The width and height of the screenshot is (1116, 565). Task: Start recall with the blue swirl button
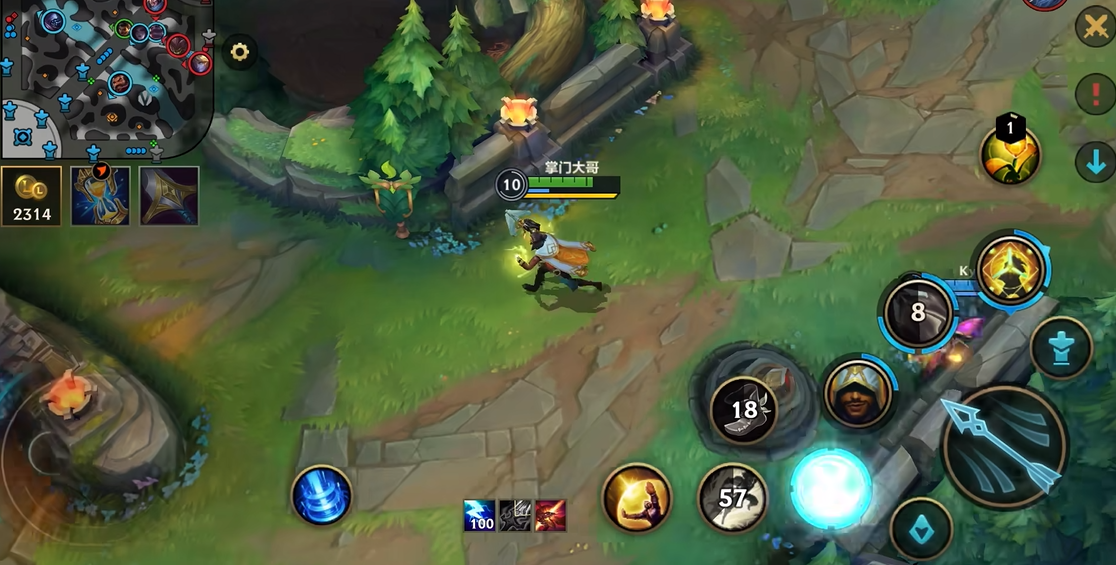coord(322,495)
